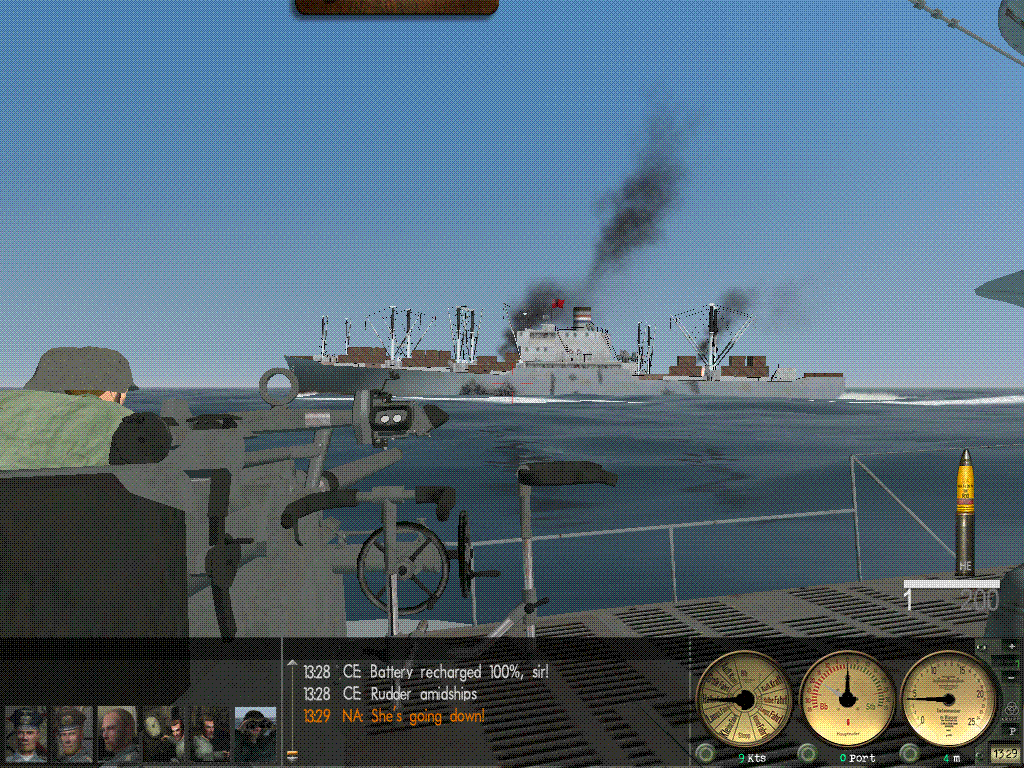Adjust heading on the rudder dial
The image size is (1024, 768).
pos(848,697)
